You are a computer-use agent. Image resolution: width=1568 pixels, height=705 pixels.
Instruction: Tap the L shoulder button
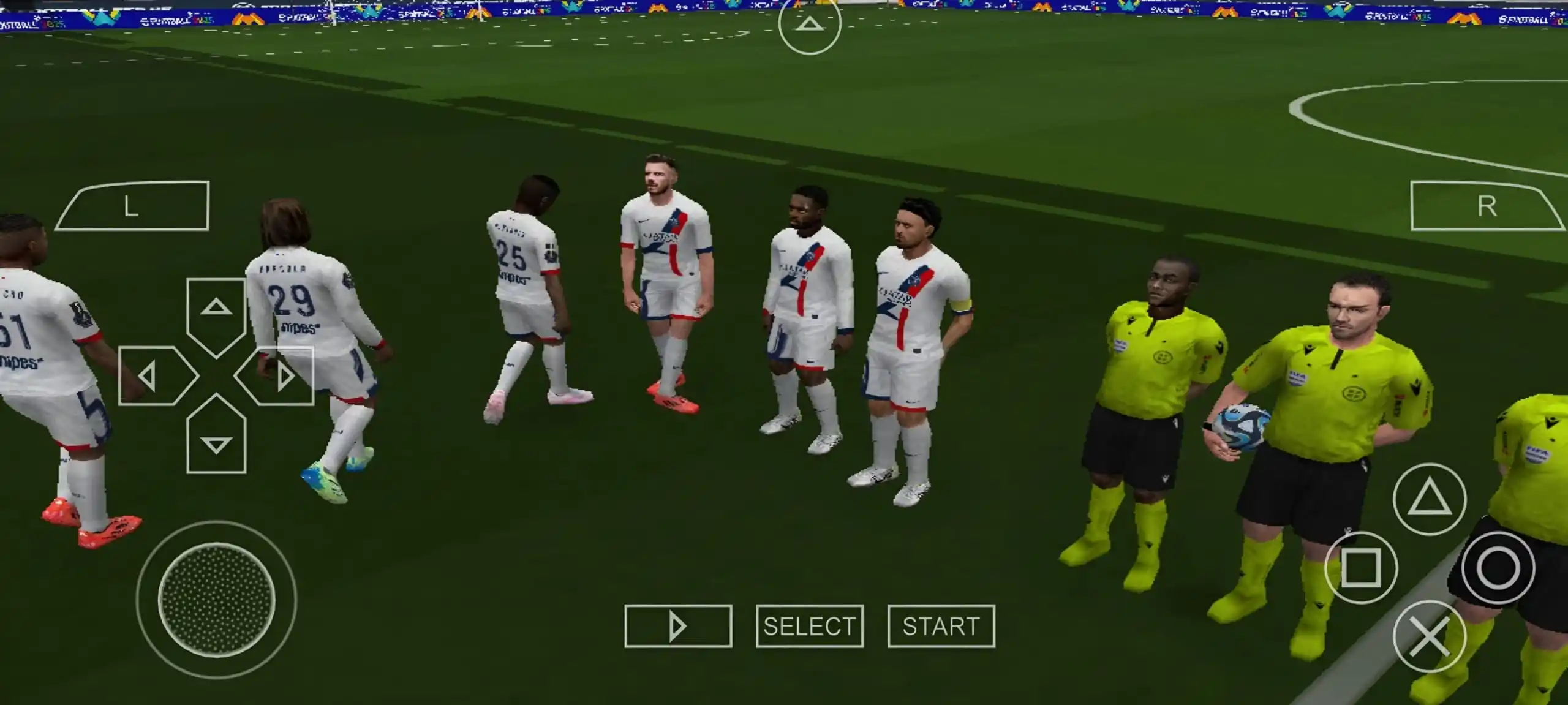click(132, 206)
